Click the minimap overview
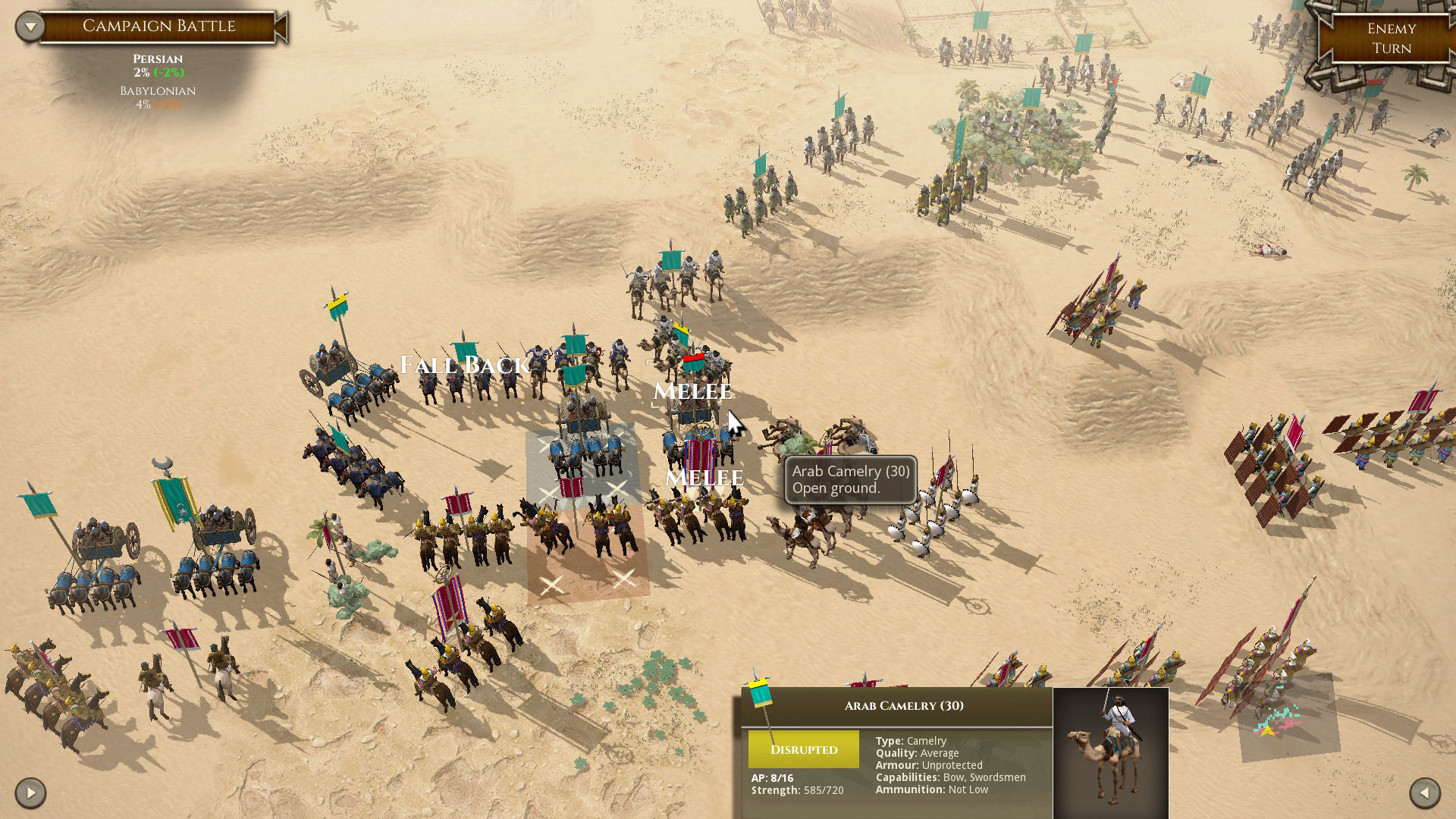Viewport: 1456px width, 819px height. click(x=1288, y=717)
